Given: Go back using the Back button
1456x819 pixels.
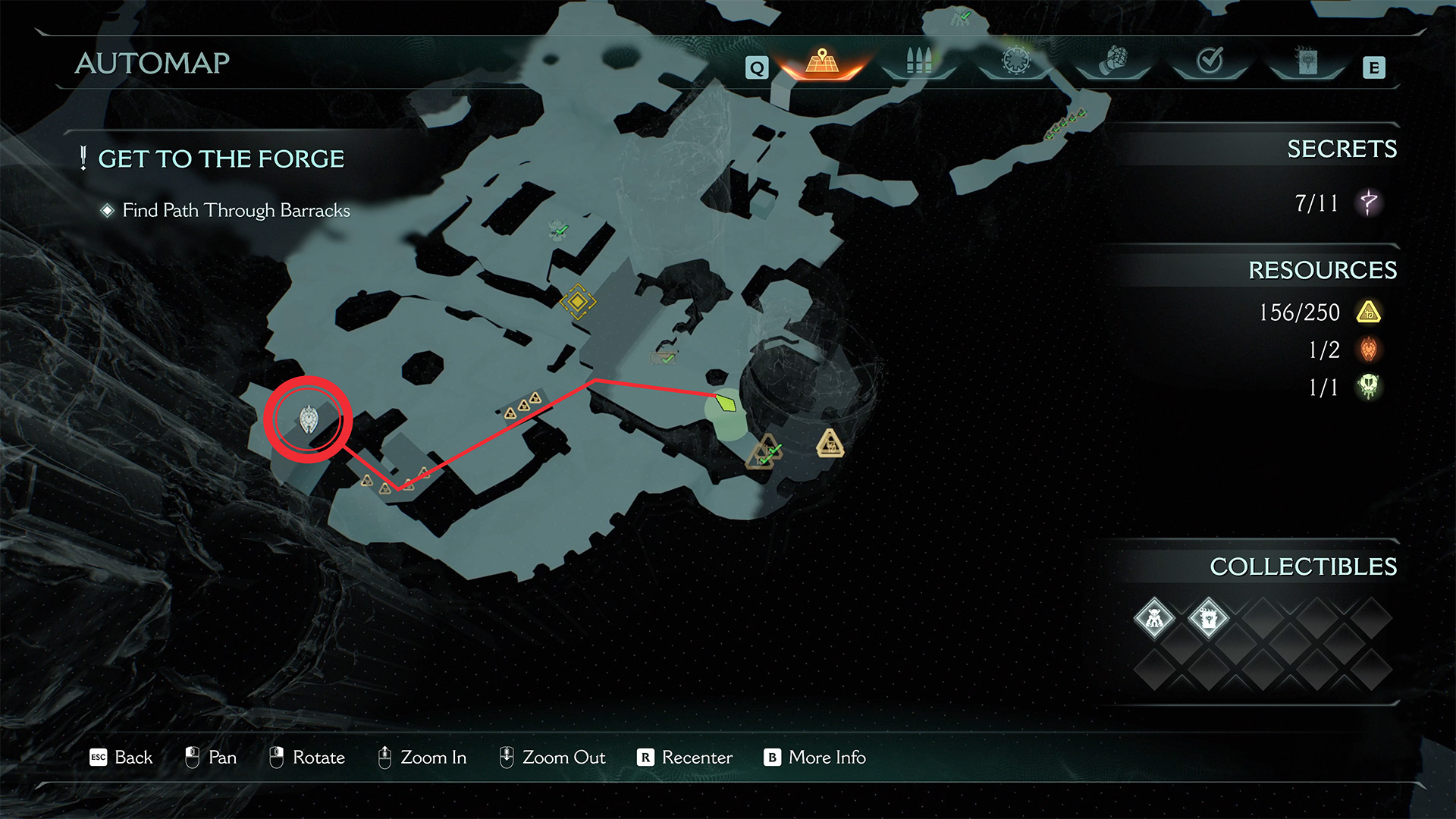Looking at the screenshot, I should pos(121,758).
